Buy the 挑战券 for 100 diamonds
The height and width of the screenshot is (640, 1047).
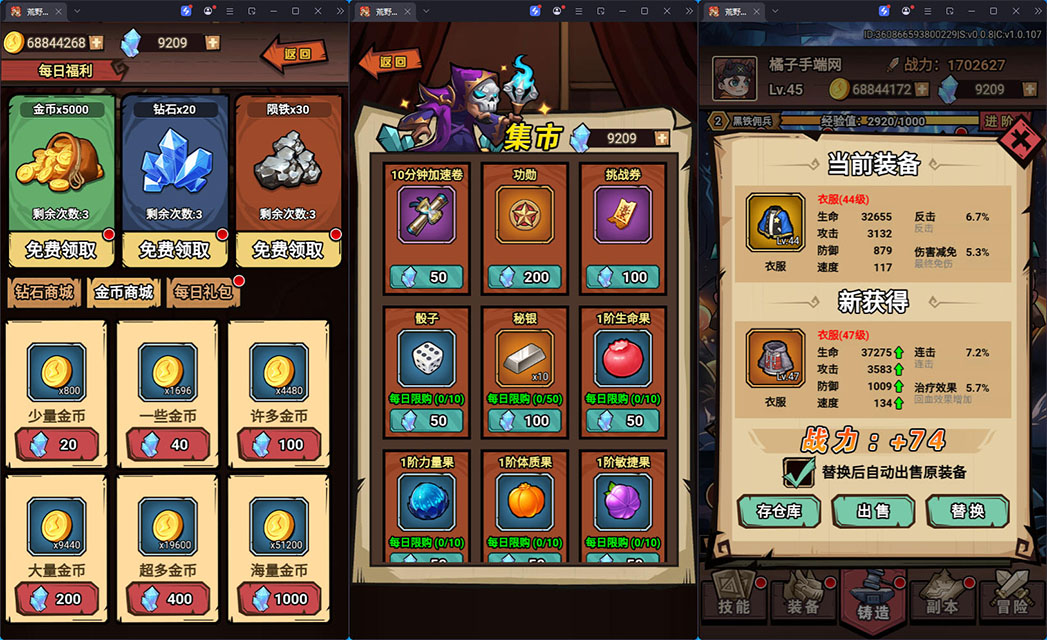[623, 277]
